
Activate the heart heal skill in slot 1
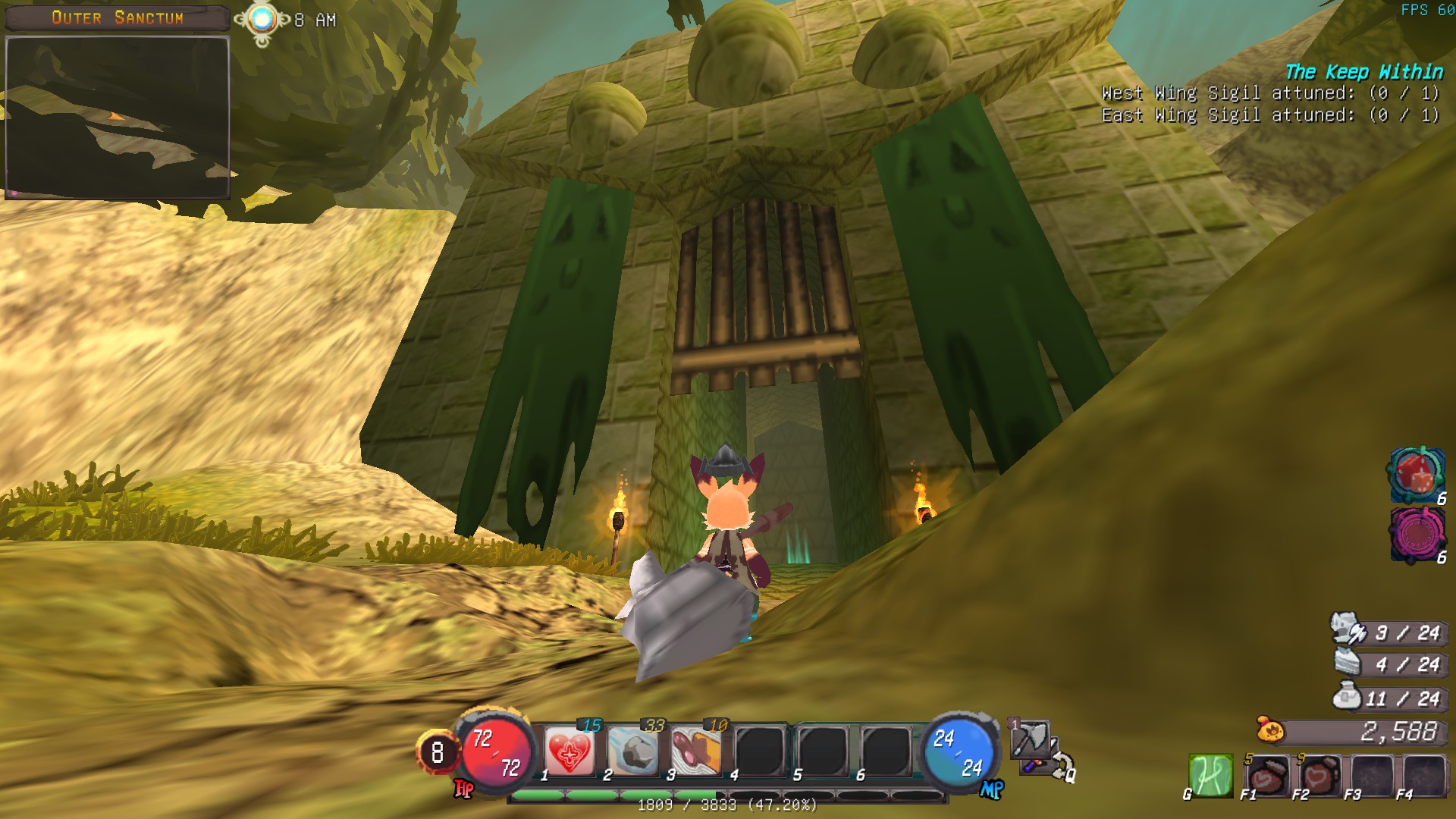[x=570, y=752]
